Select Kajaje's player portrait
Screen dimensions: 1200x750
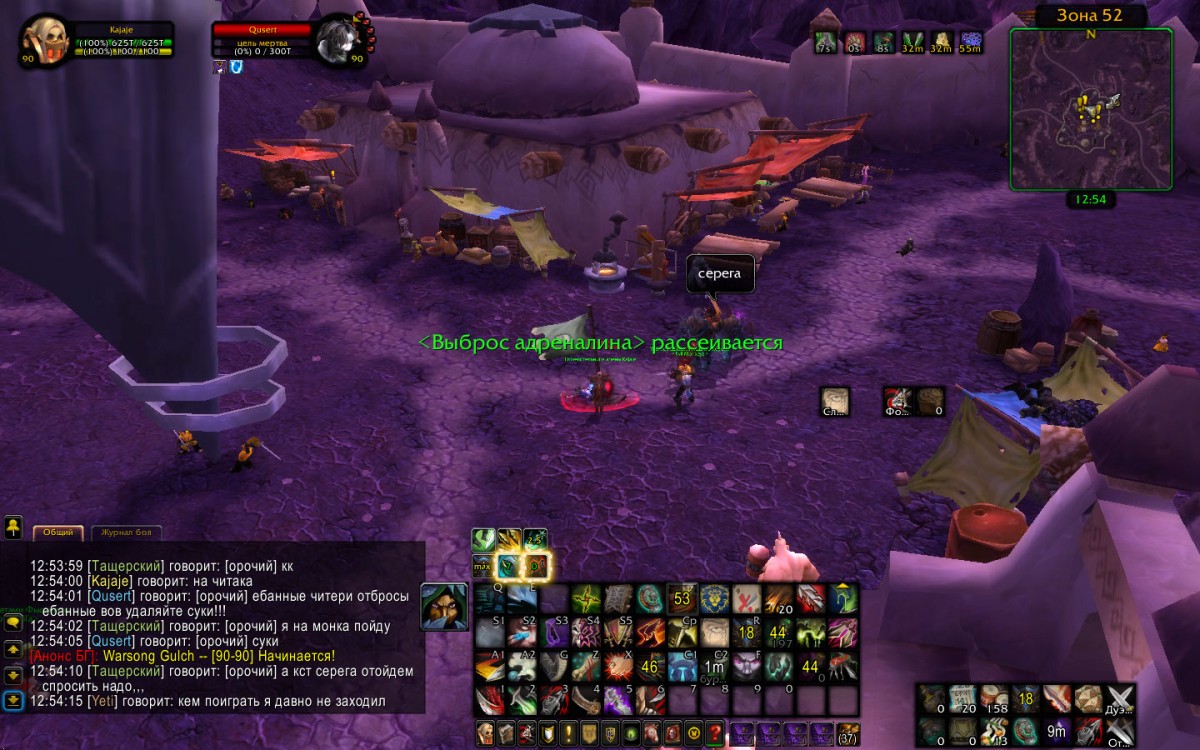point(44,41)
